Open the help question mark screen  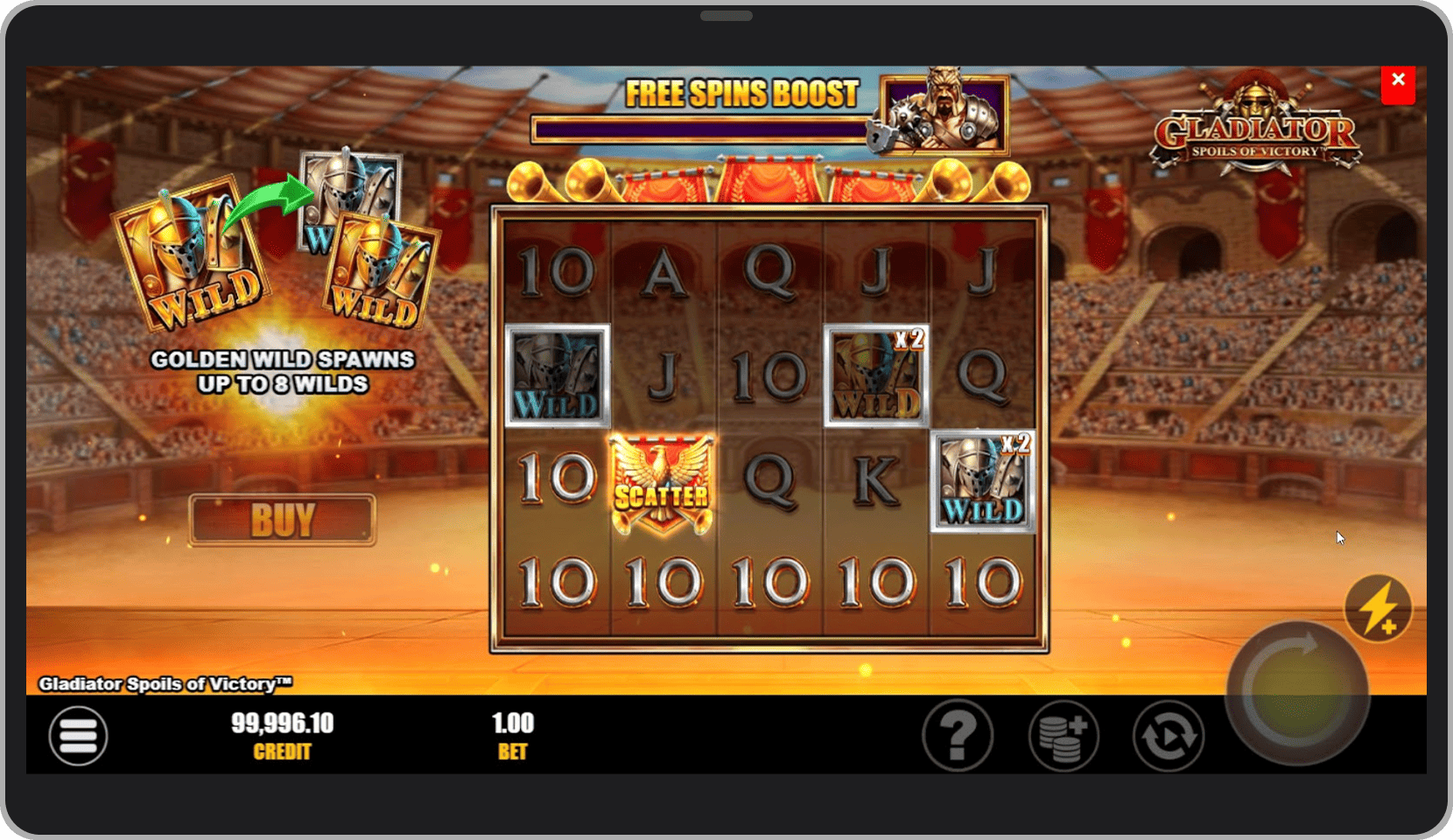click(x=958, y=735)
